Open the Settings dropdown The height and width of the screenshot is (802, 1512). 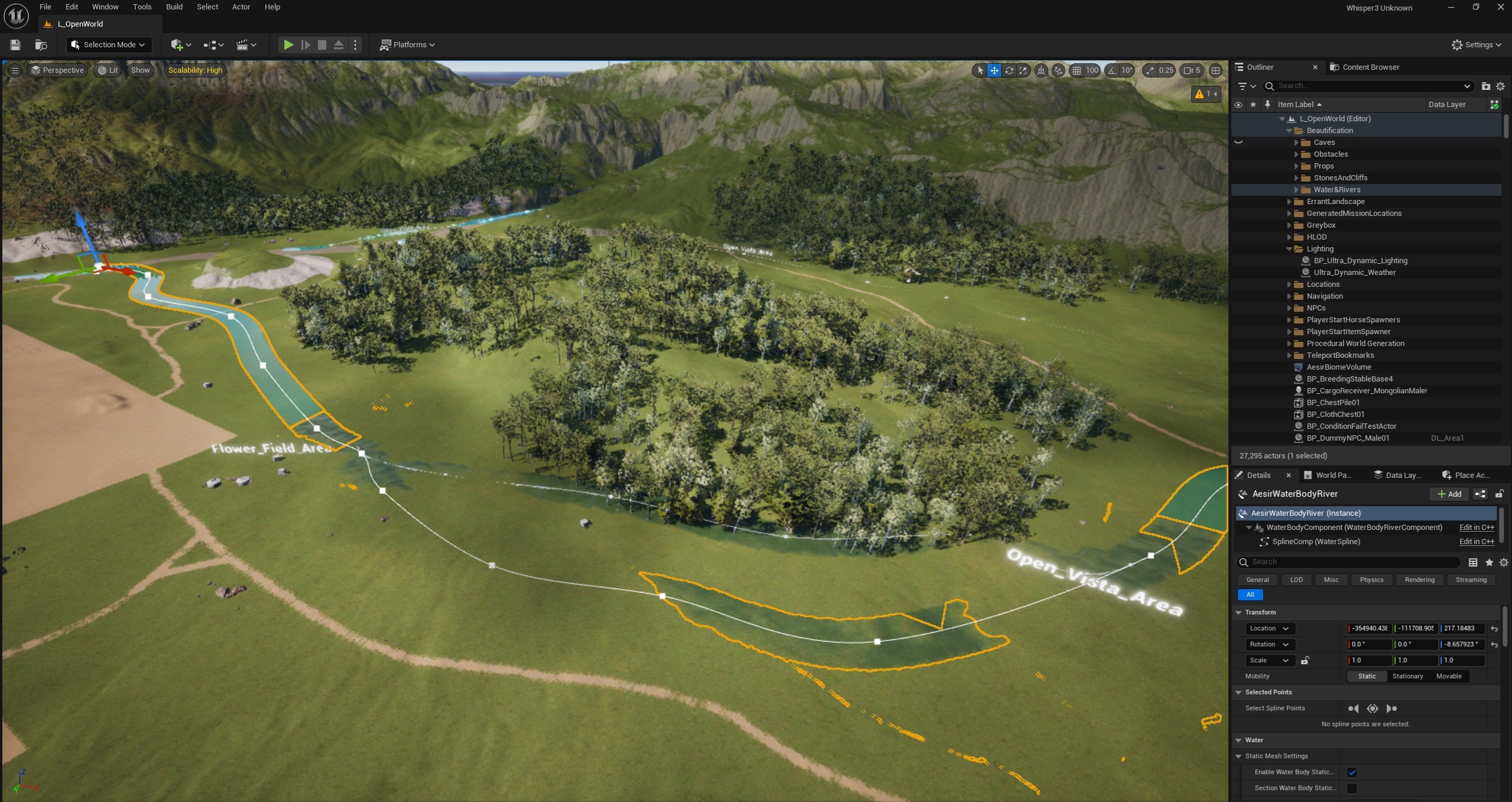click(x=1476, y=45)
